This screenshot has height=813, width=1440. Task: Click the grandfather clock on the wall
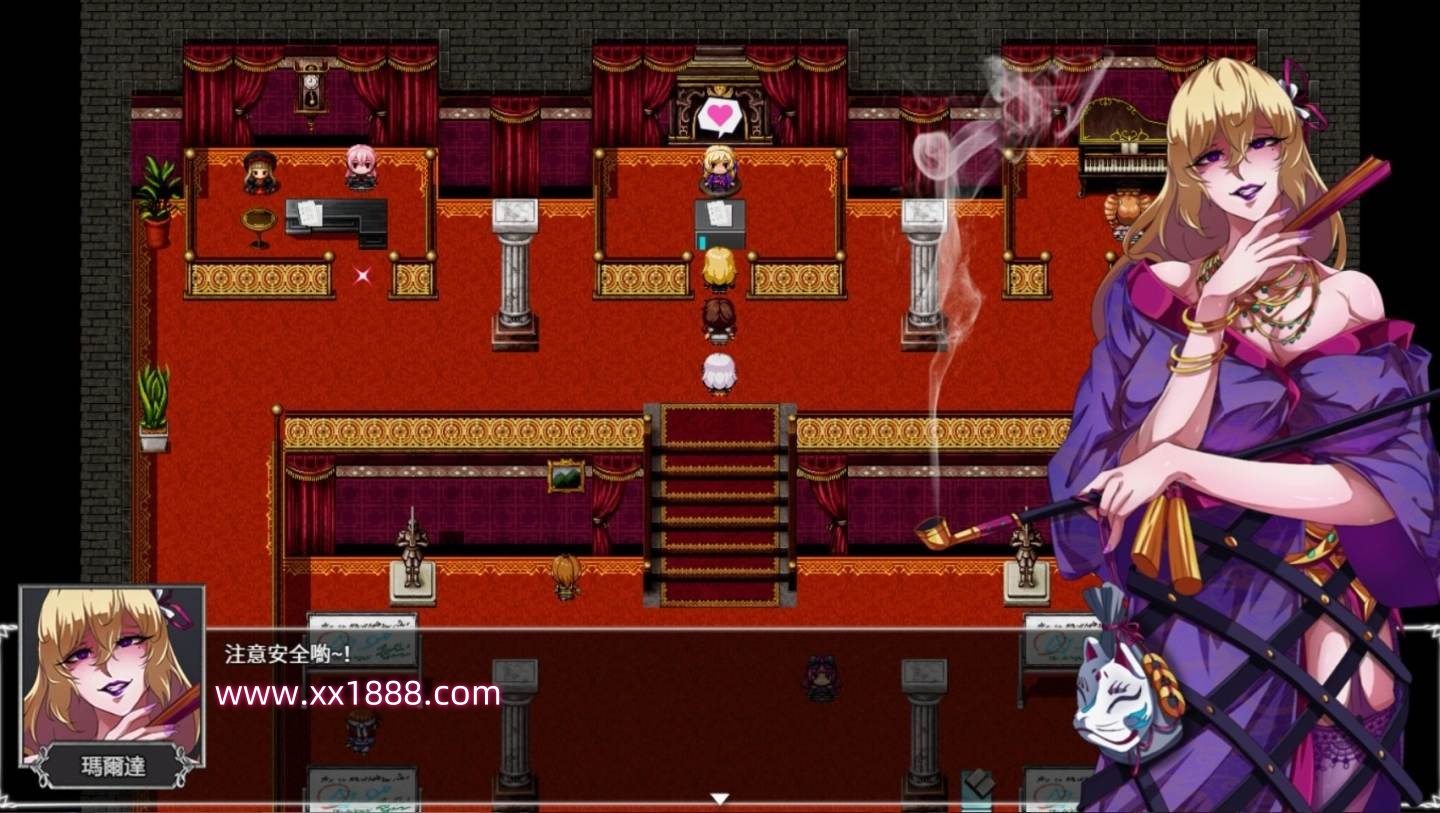pyautogui.click(x=311, y=87)
